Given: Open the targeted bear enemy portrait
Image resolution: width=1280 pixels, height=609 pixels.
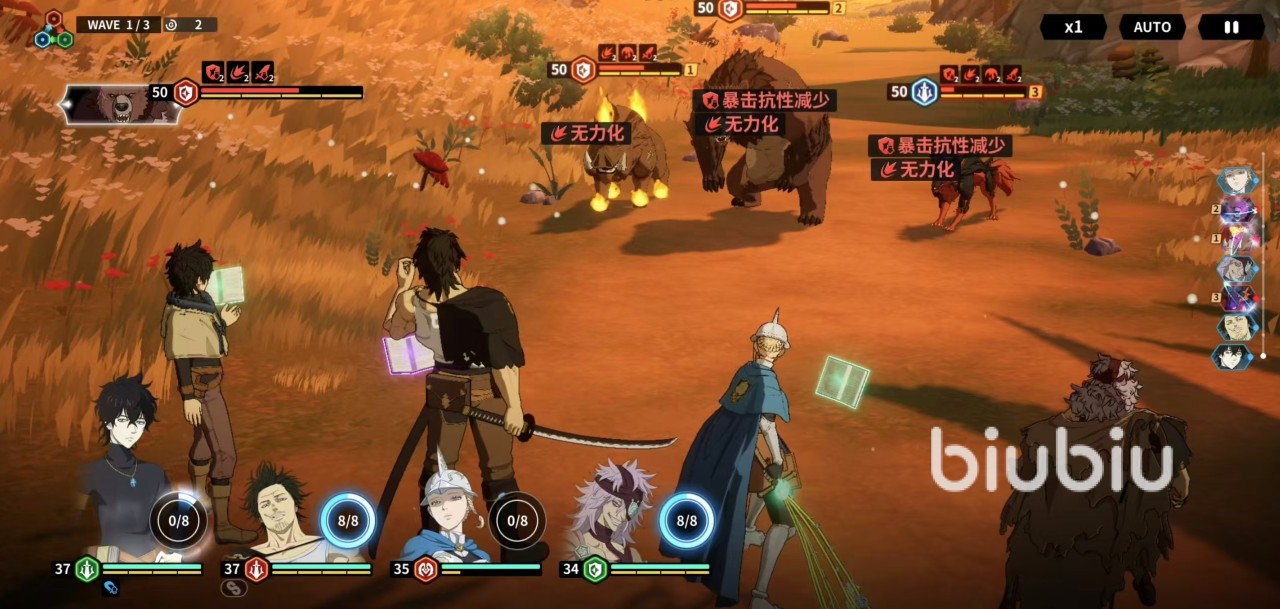Looking at the screenshot, I should coord(120,104).
